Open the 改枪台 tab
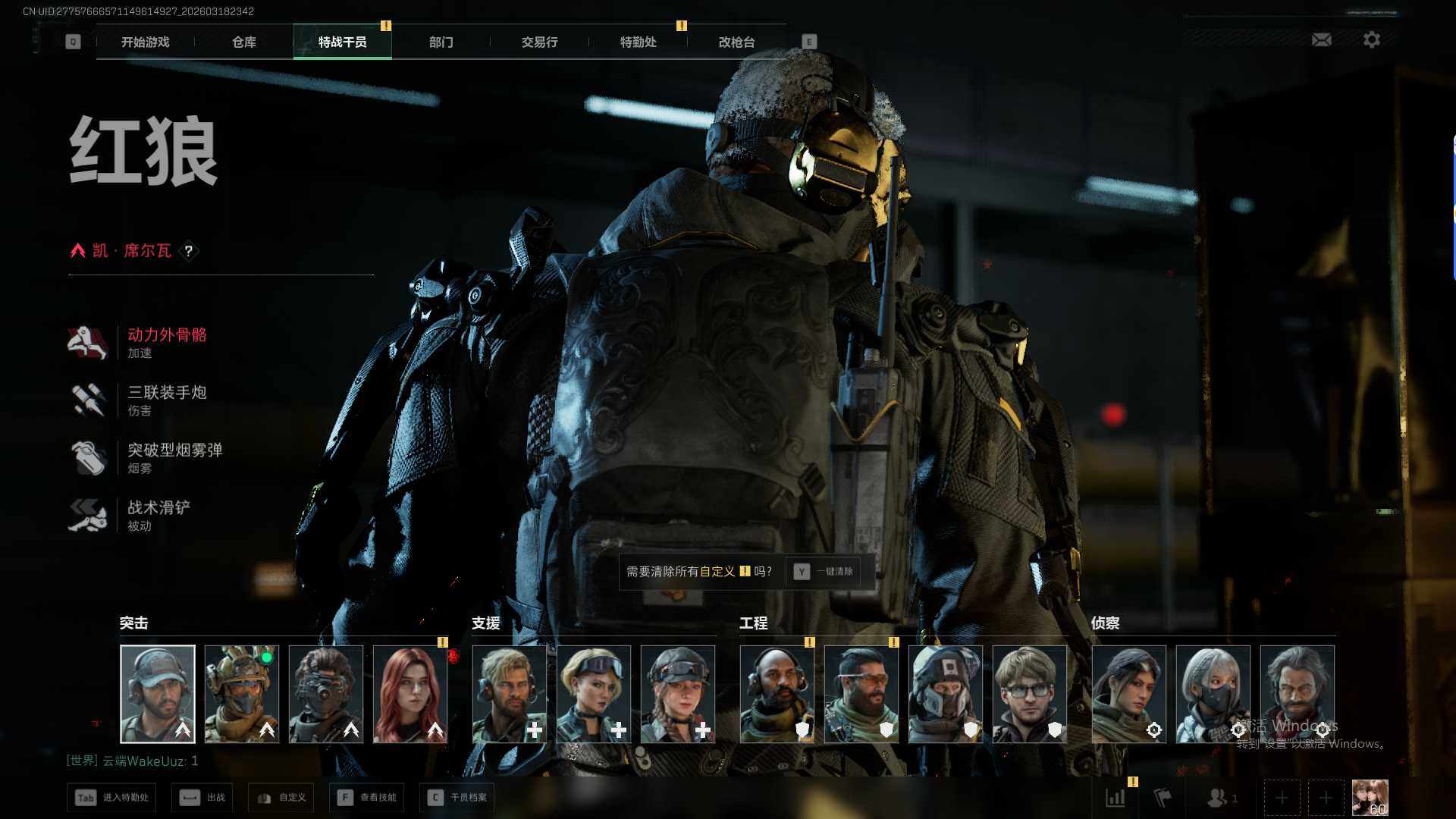 point(736,42)
